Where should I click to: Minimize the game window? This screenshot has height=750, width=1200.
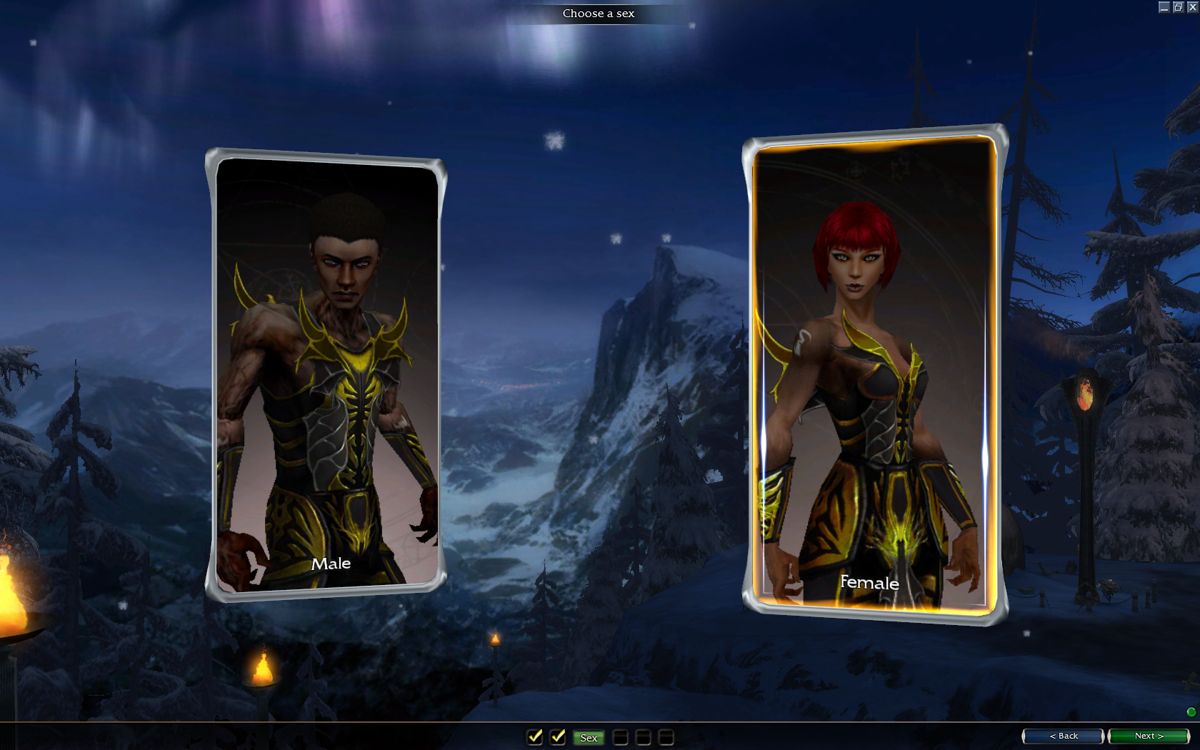pos(1164,7)
